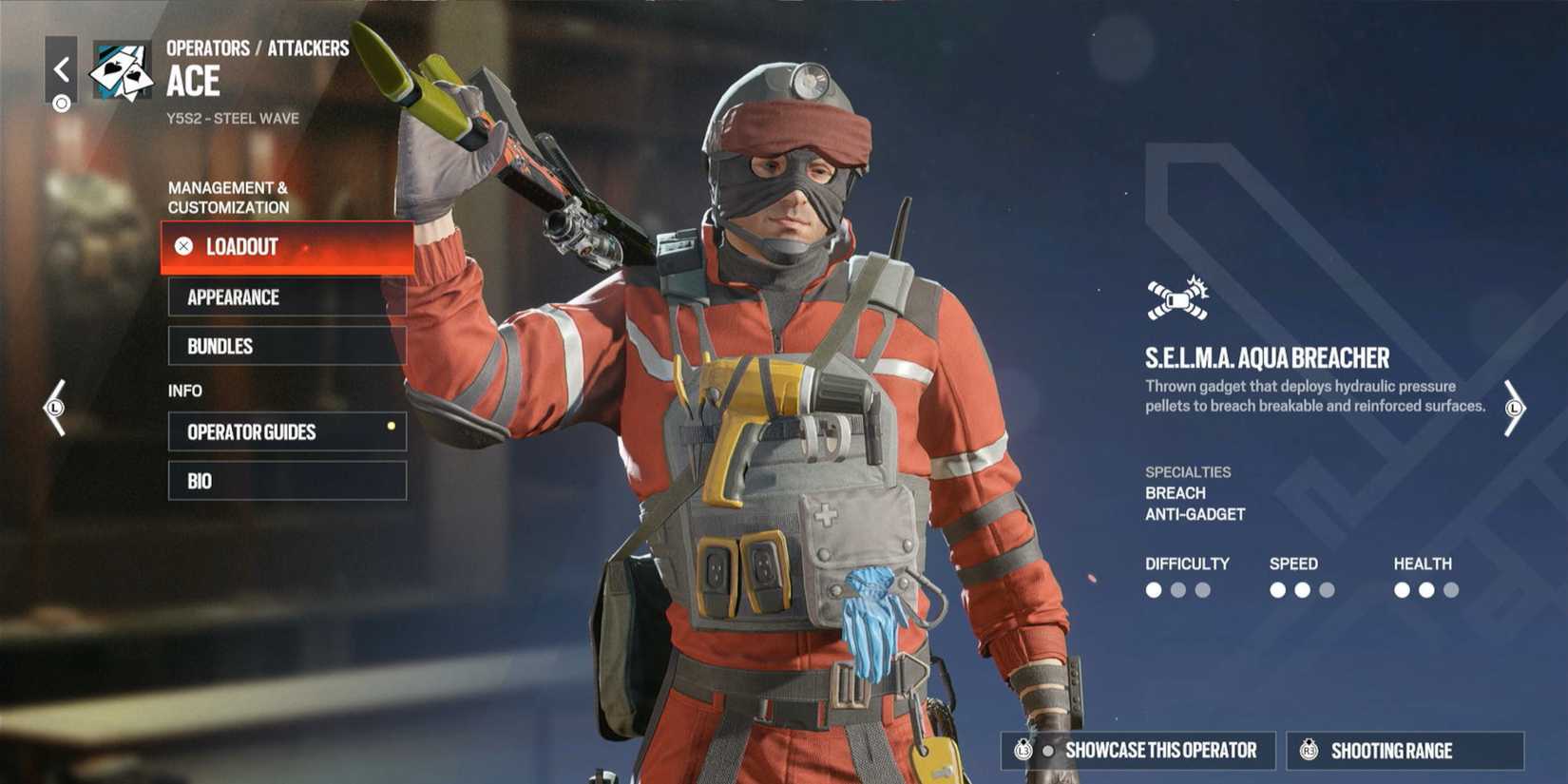Open the ATTACKERS breadcrumb link
This screenshot has width=1568, height=784.
click(309, 47)
